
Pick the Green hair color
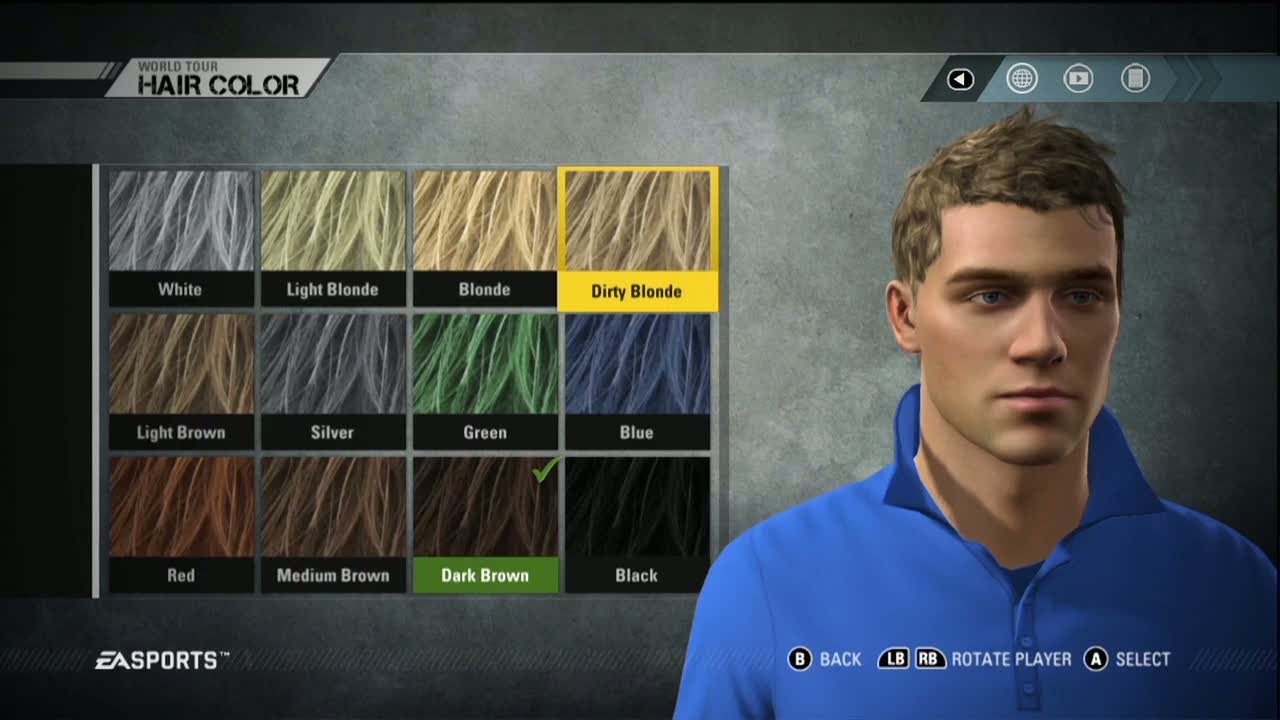pyautogui.click(x=485, y=380)
